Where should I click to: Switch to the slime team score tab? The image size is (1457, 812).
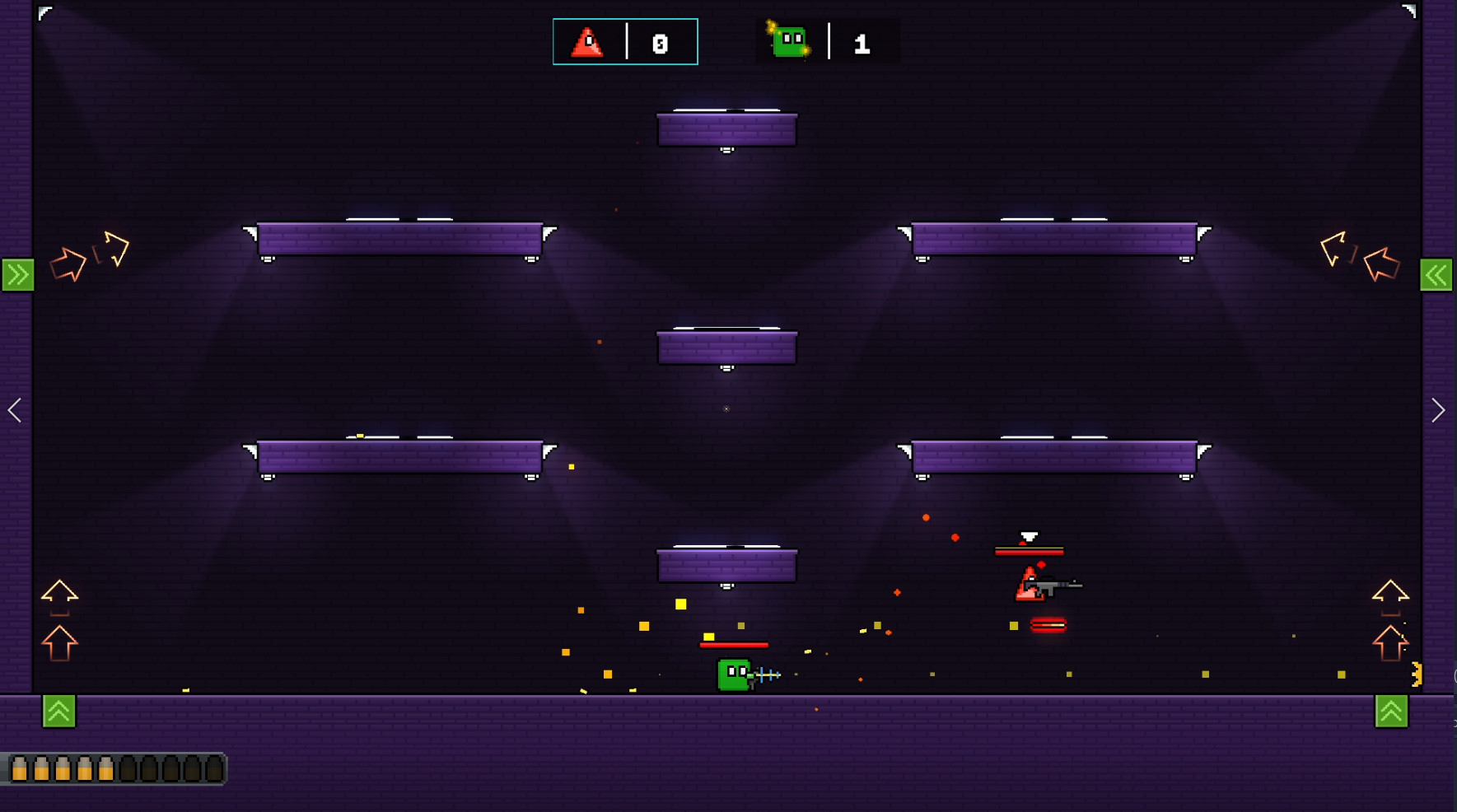pos(827,43)
